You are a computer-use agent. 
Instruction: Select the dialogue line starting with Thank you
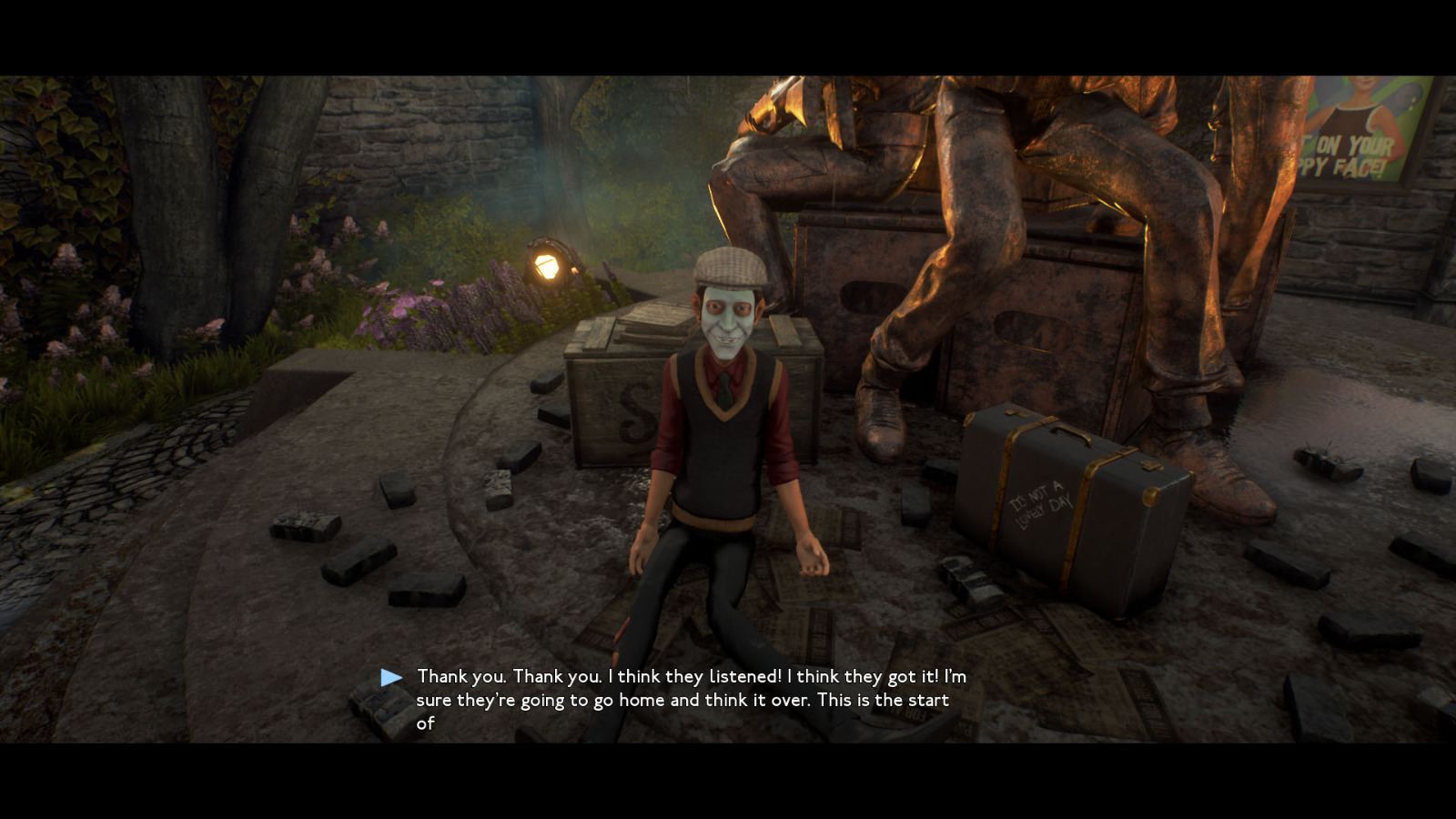(692, 676)
